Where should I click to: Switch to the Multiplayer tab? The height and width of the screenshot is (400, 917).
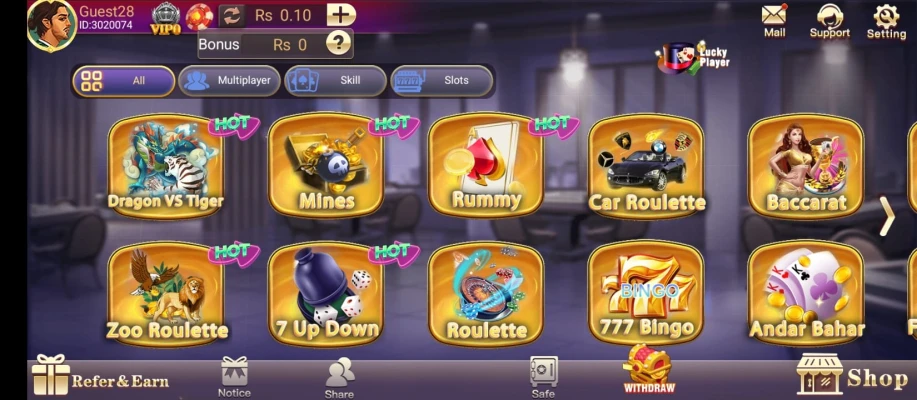(x=229, y=81)
